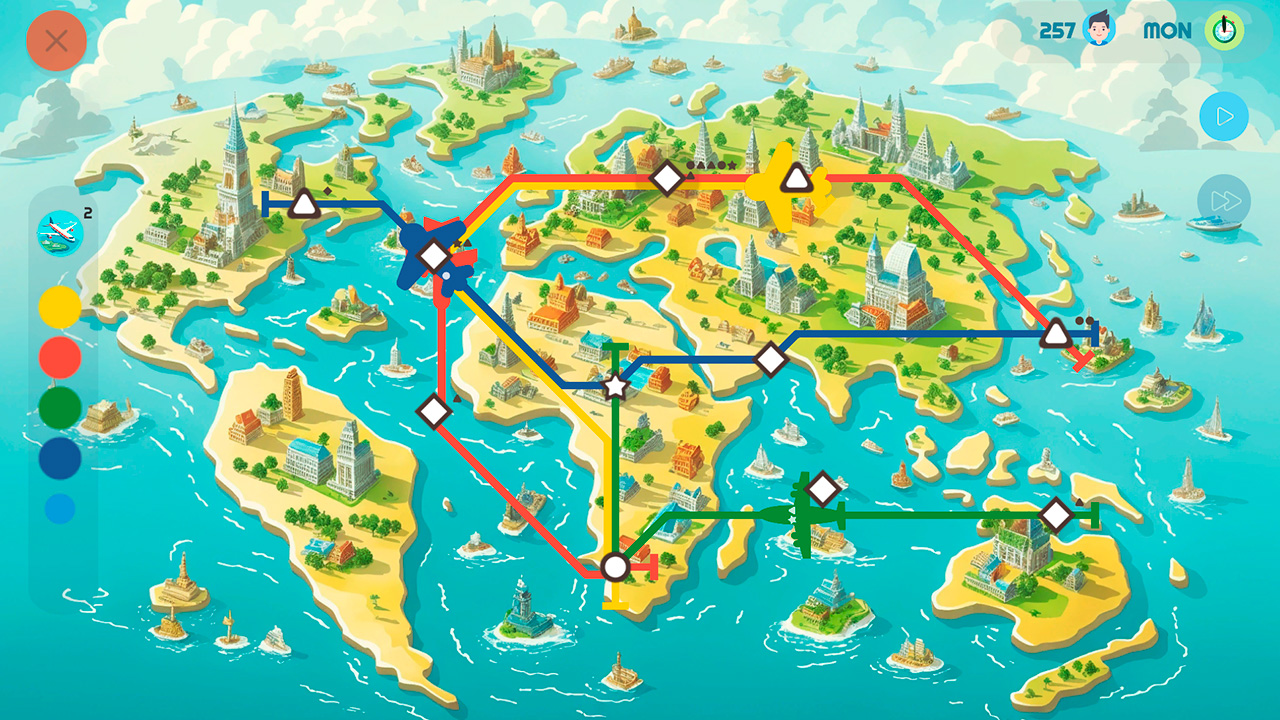The height and width of the screenshot is (720, 1280).
Task: Click the triangle airport at the far-left blue terminus
Action: coord(305,203)
